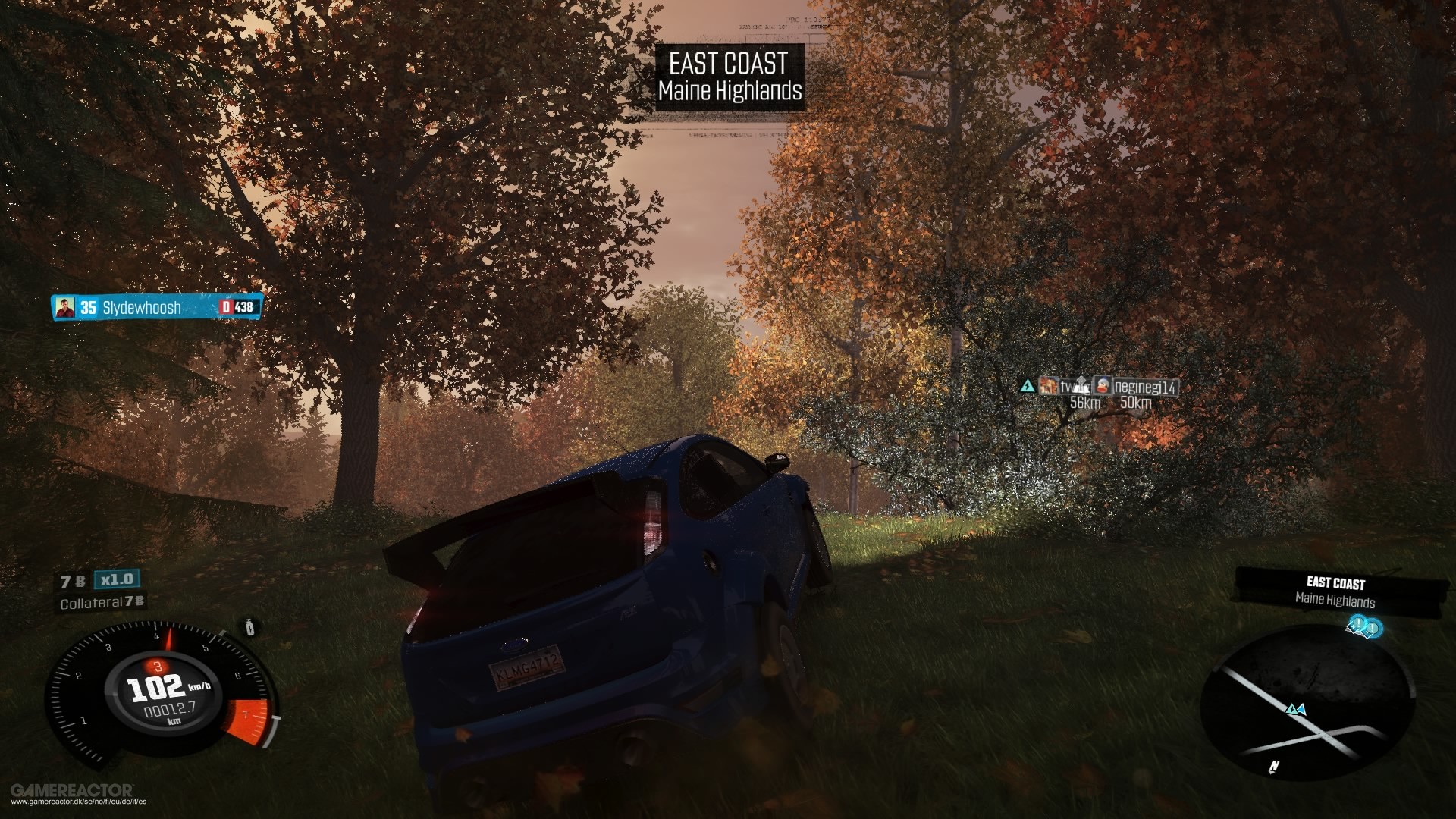Click the neginegi14 name label
This screenshot has height=819, width=1456.
1145,387
